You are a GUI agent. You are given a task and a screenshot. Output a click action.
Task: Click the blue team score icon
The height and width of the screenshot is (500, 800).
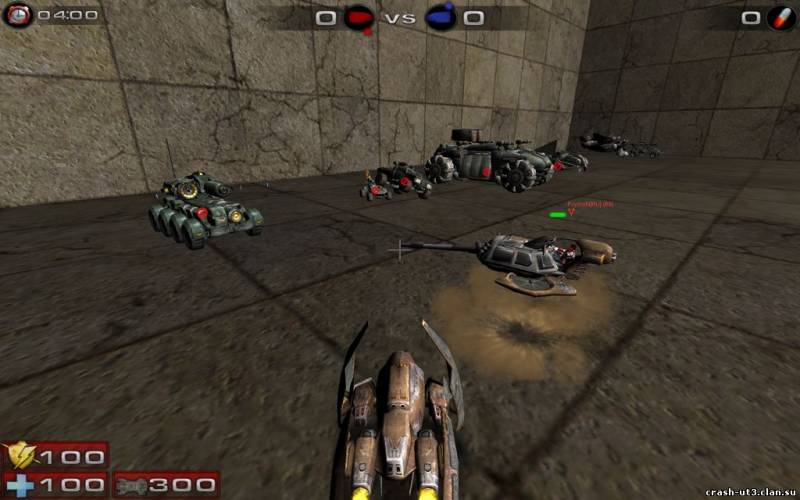[440, 17]
